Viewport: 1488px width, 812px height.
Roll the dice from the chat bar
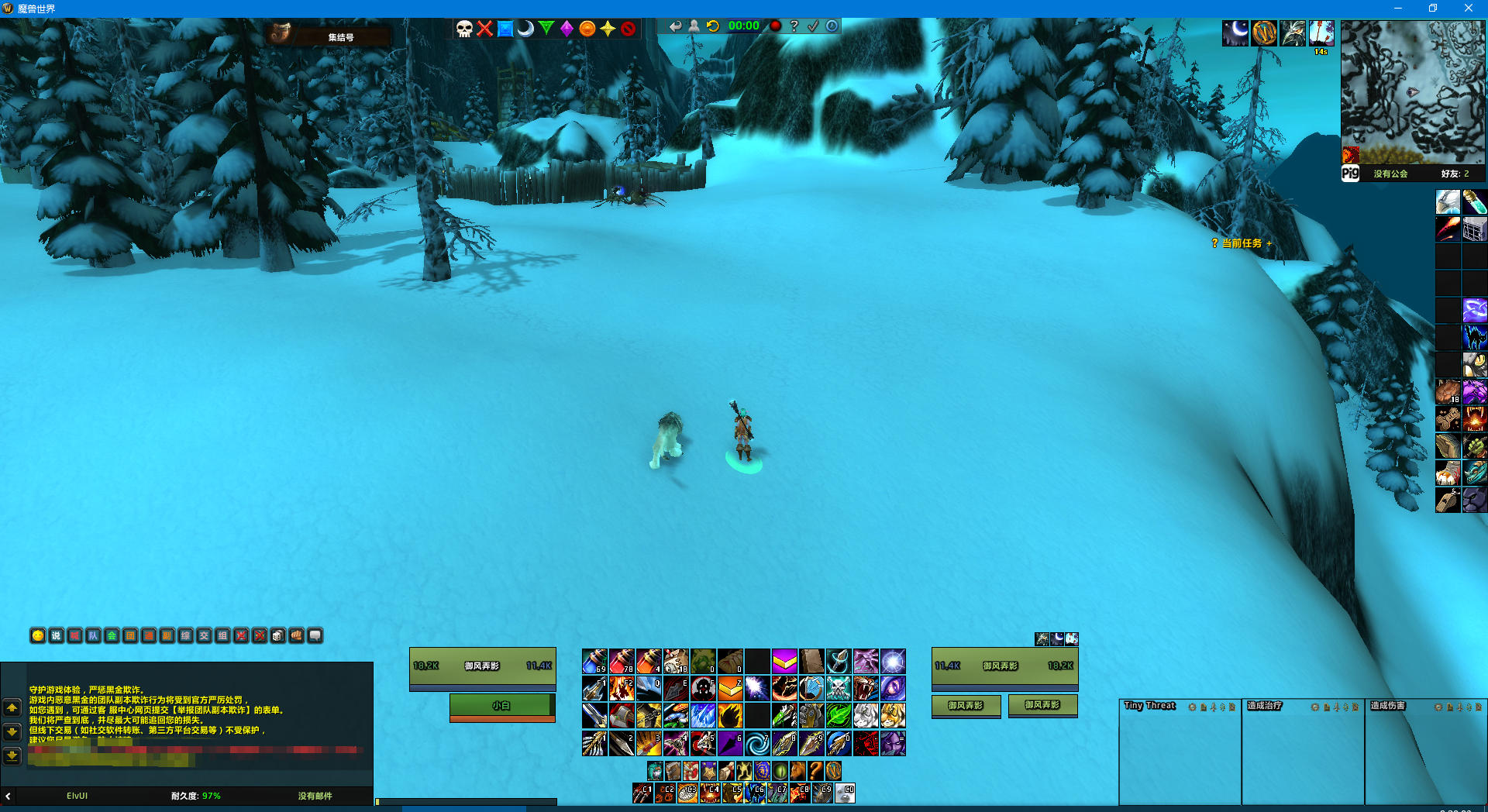click(278, 635)
